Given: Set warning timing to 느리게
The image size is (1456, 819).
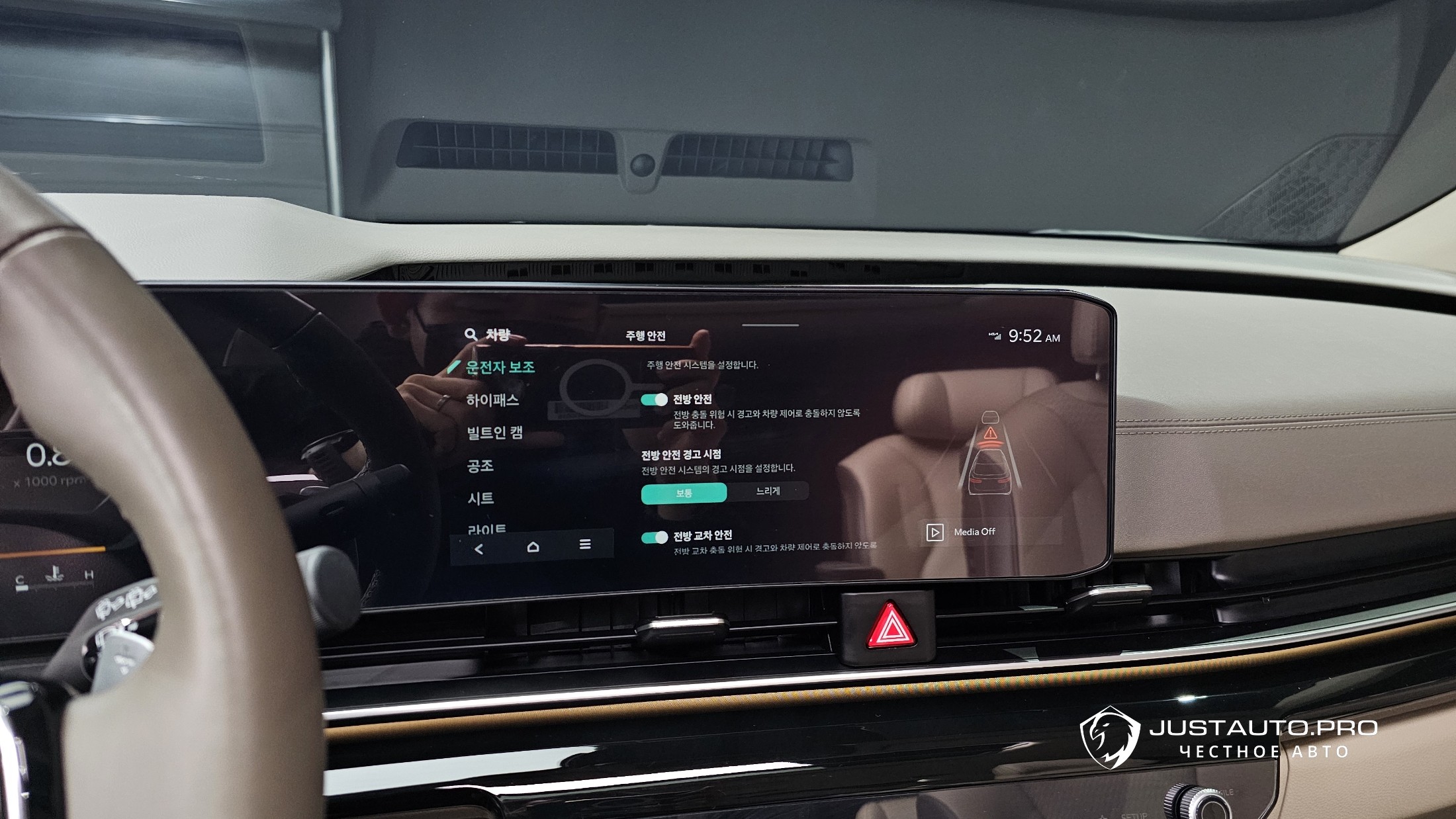Looking at the screenshot, I should tap(768, 492).
